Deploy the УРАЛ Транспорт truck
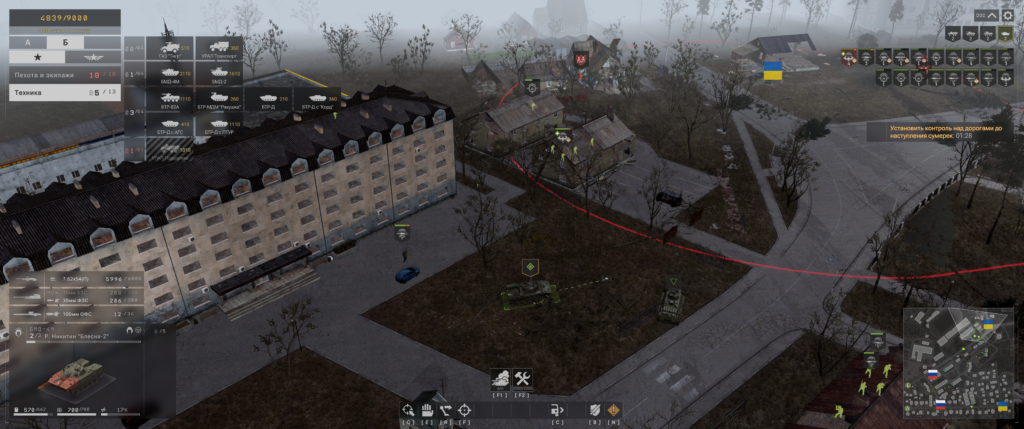This screenshot has height=429, width=1024. point(219,50)
